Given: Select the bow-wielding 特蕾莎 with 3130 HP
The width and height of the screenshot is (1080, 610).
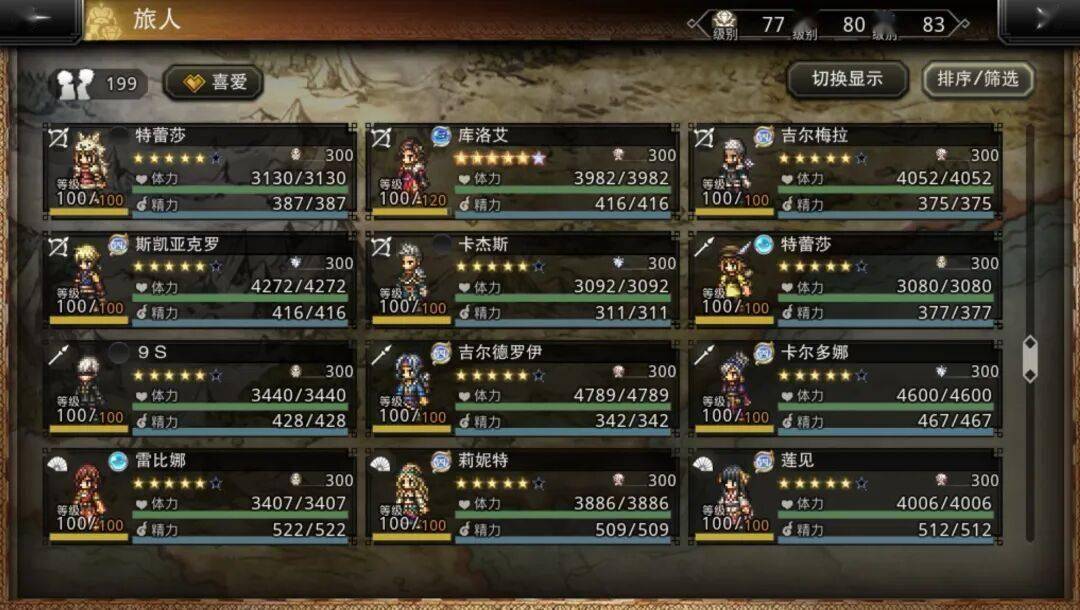Looking at the screenshot, I should [198, 169].
